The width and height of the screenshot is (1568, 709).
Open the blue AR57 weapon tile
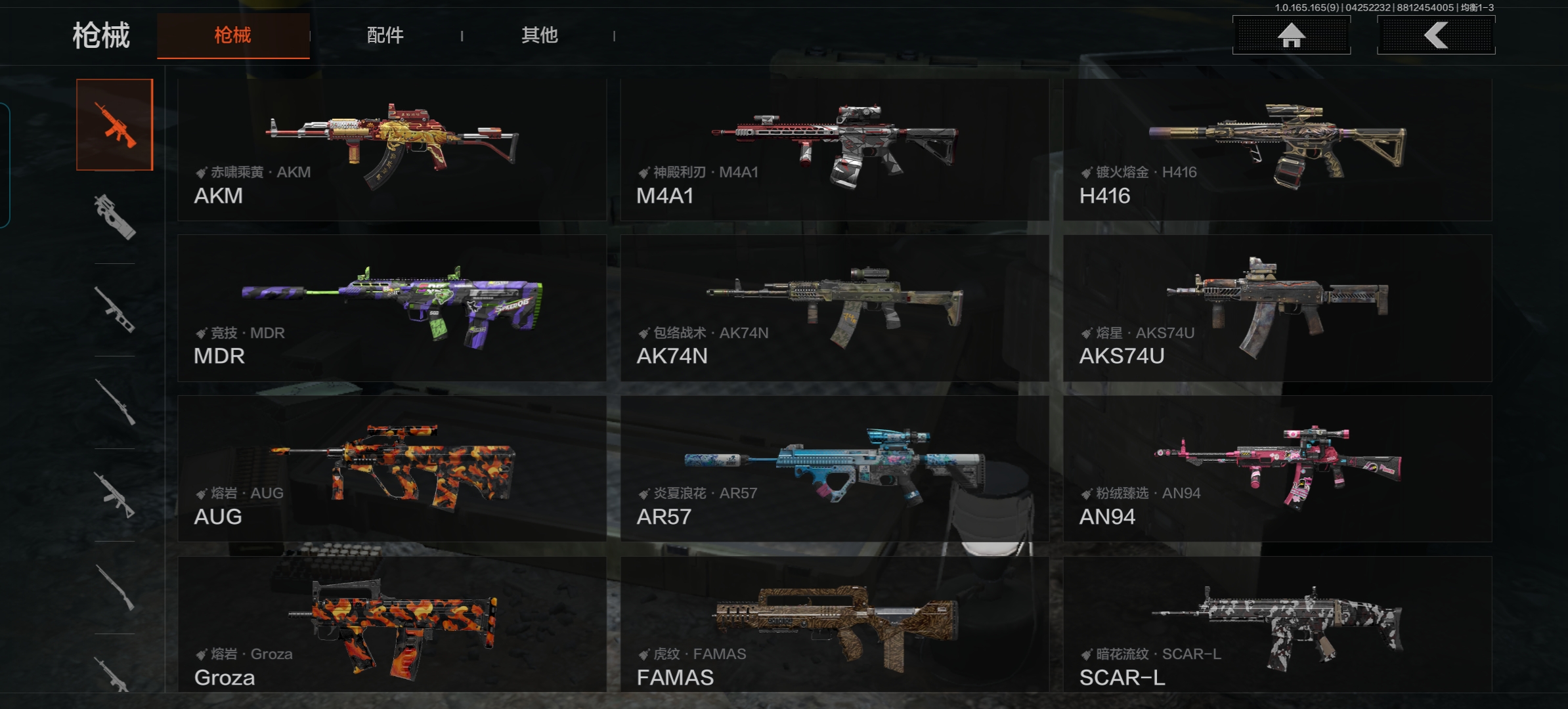pos(834,469)
